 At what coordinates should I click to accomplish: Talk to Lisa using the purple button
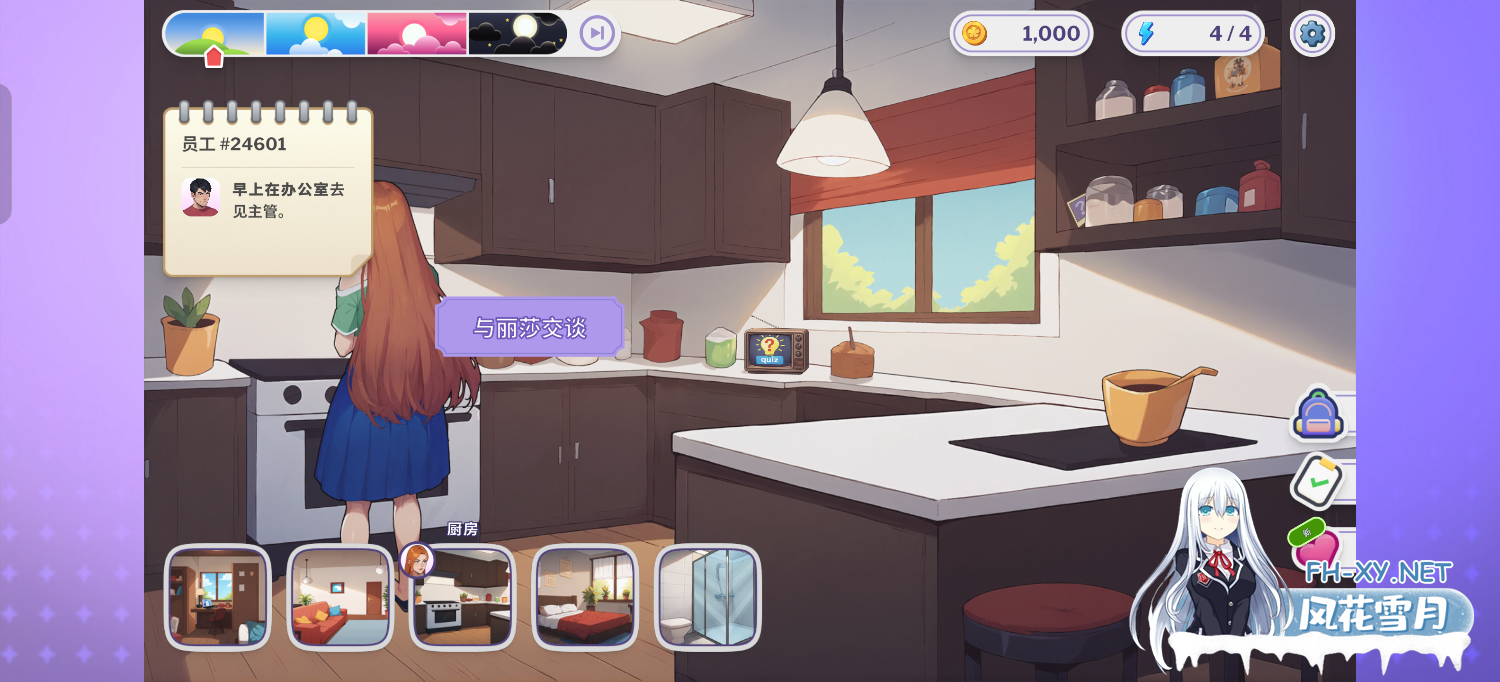click(529, 327)
